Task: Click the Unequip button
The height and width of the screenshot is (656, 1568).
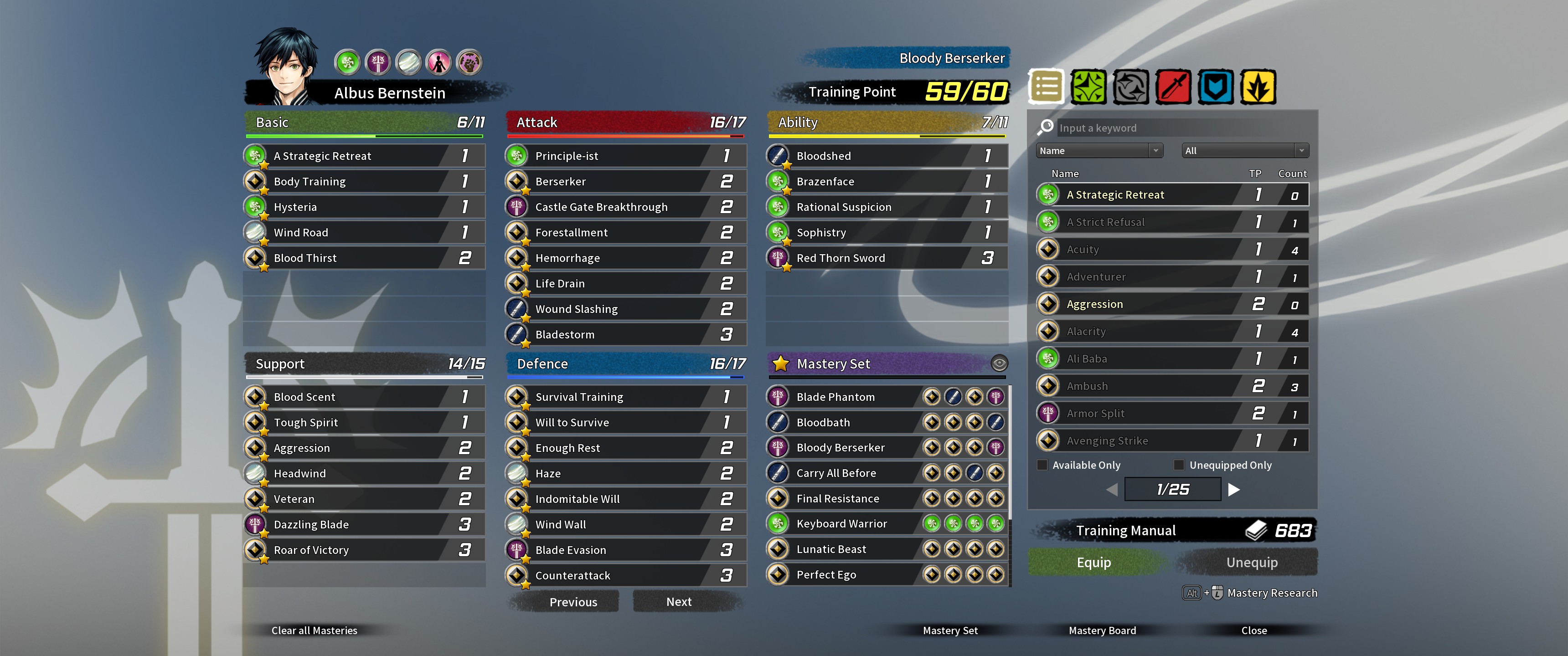Action: [1252, 562]
